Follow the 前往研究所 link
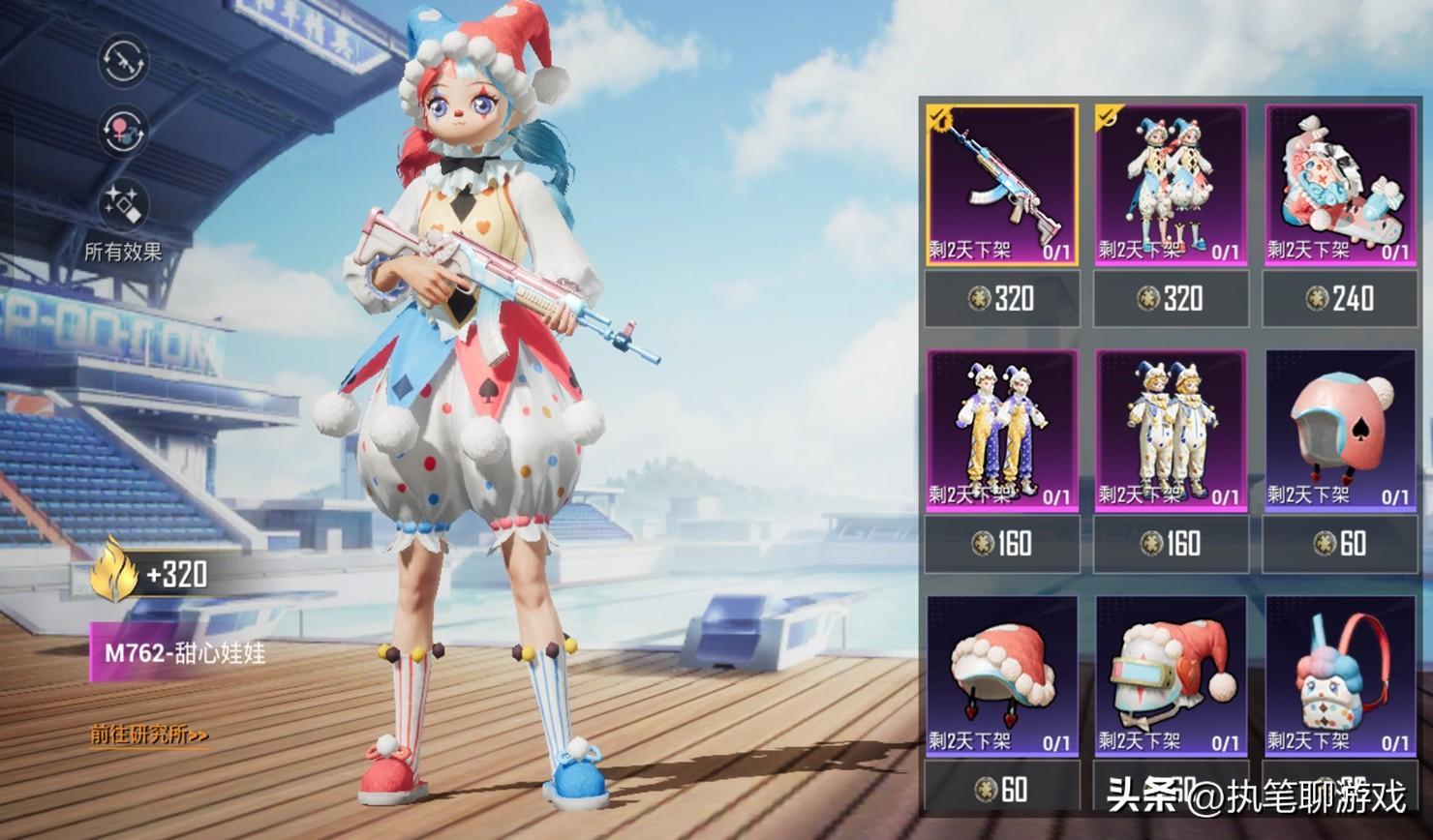 pyautogui.click(x=150, y=735)
